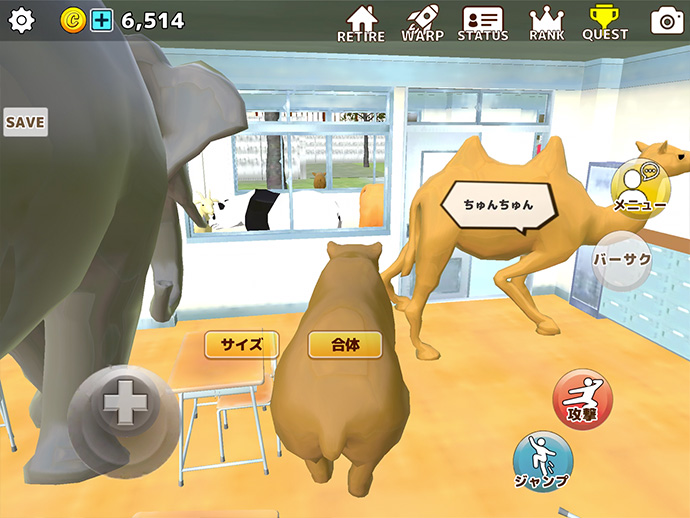This screenshot has width=690, height=518.
Task: Click the SAVE button
Action: point(25,122)
